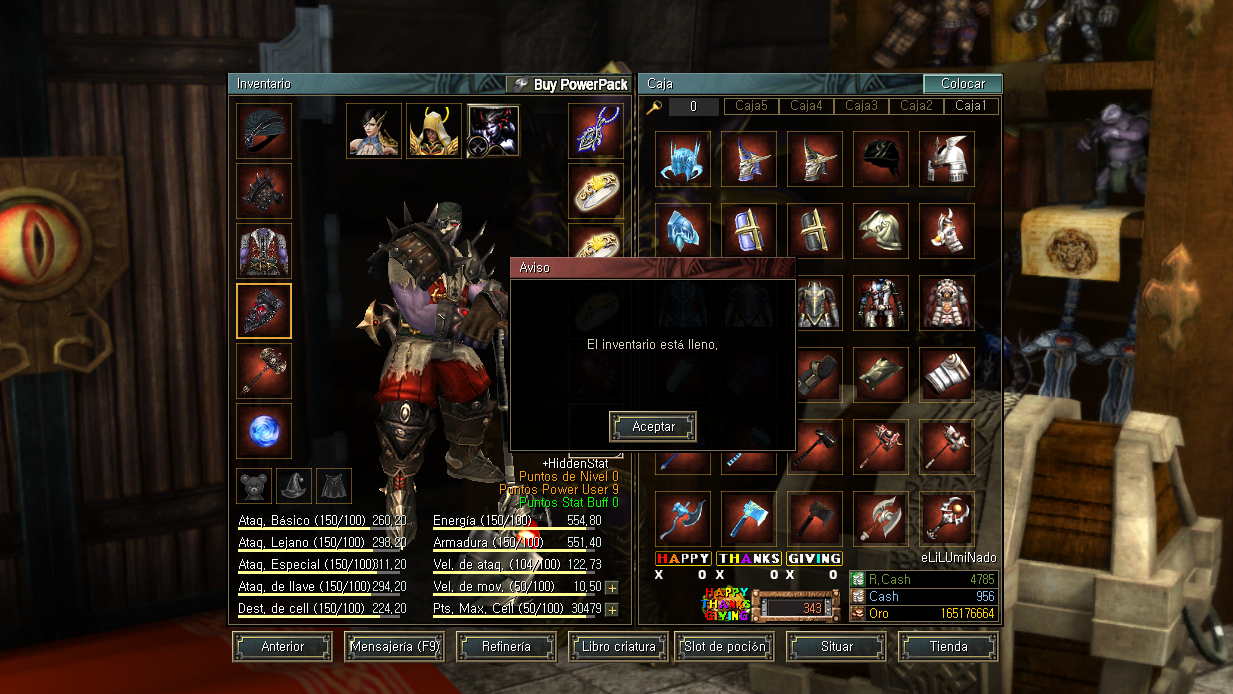Image resolution: width=1233 pixels, height=694 pixels.
Task: Choose the gold-hooded character portrait
Action: (x=434, y=131)
